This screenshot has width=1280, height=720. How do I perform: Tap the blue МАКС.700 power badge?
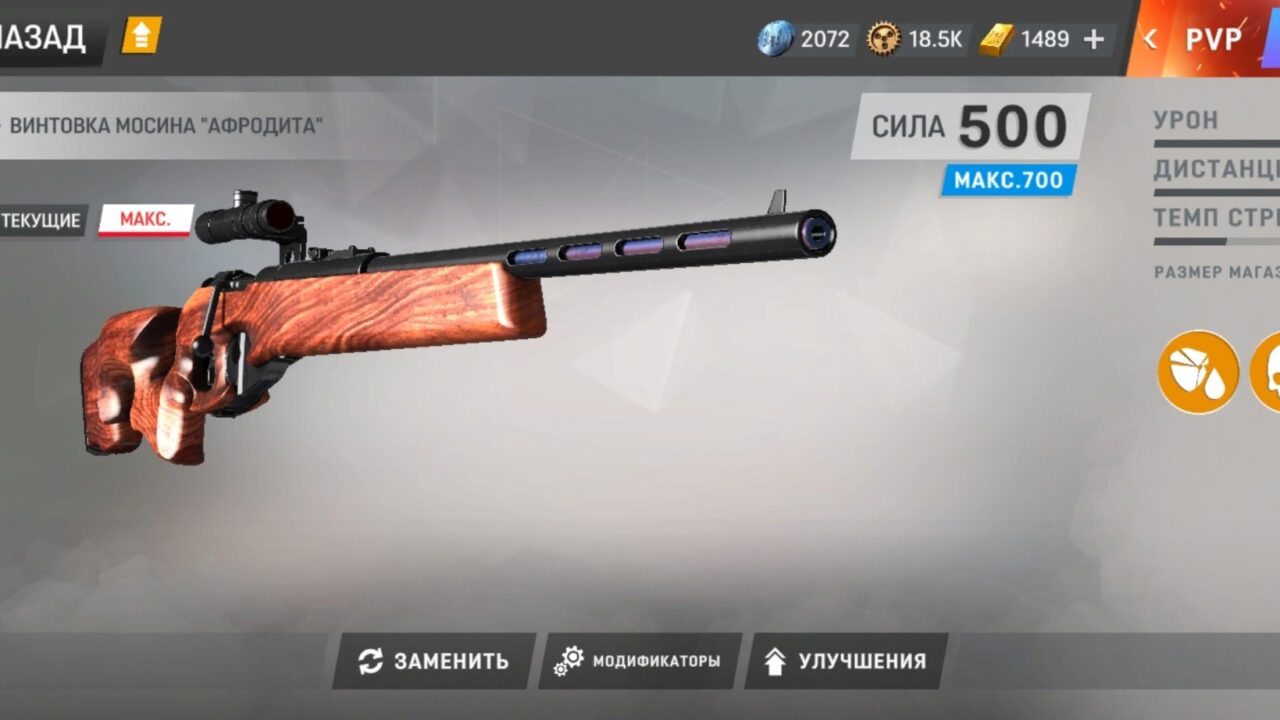coord(1008,181)
